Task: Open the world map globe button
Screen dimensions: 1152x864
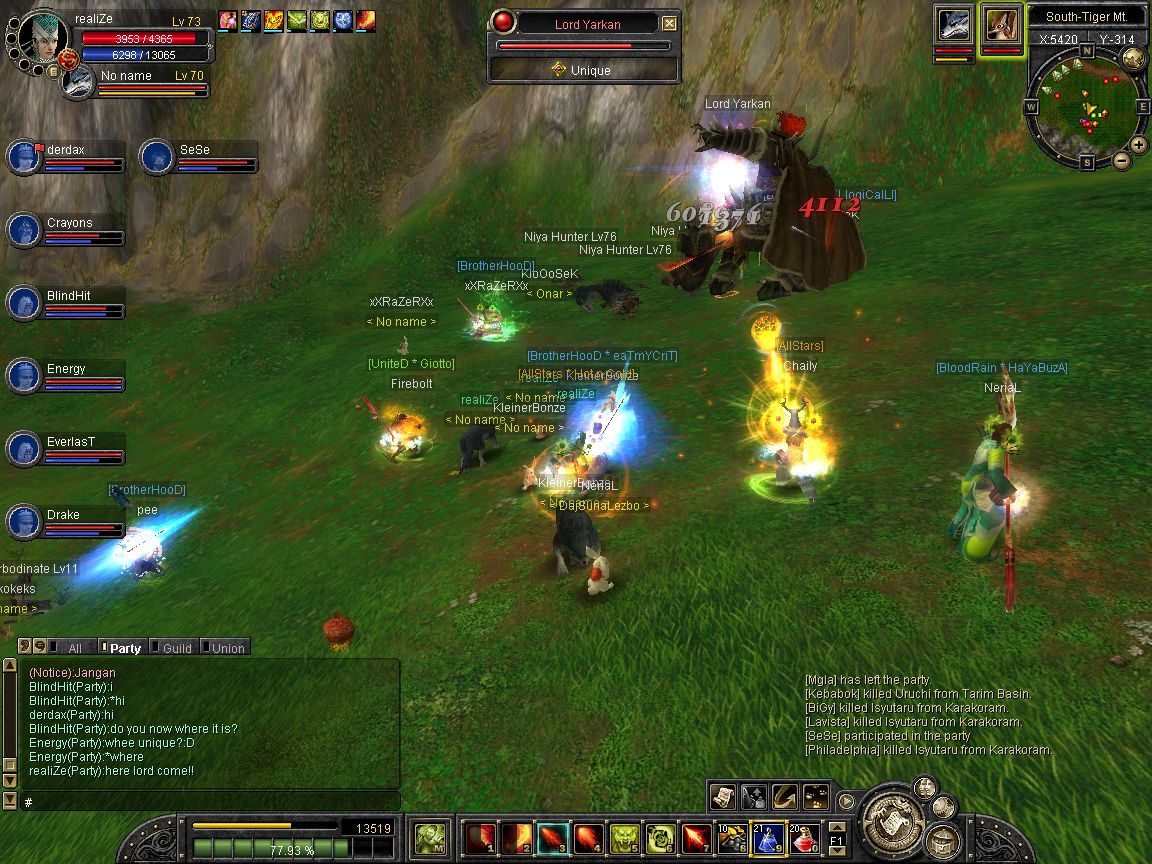Action: pyautogui.click(x=1133, y=58)
